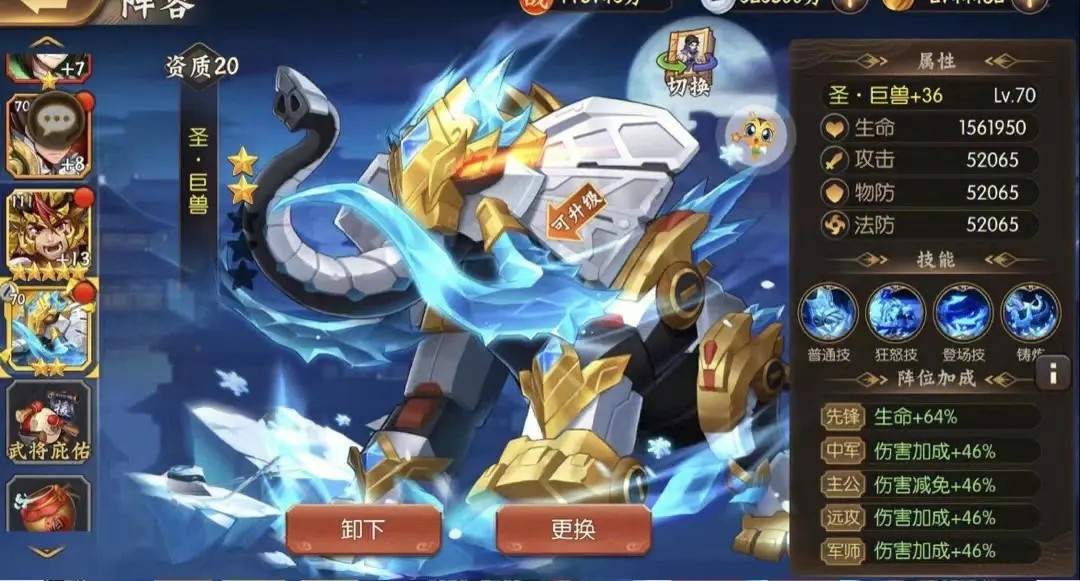Choose the golden-haired +13 hero portrait
Image resolution: width=1080 pixels, height=581 pixels.
pyautogui.click(x=48, y=230)
